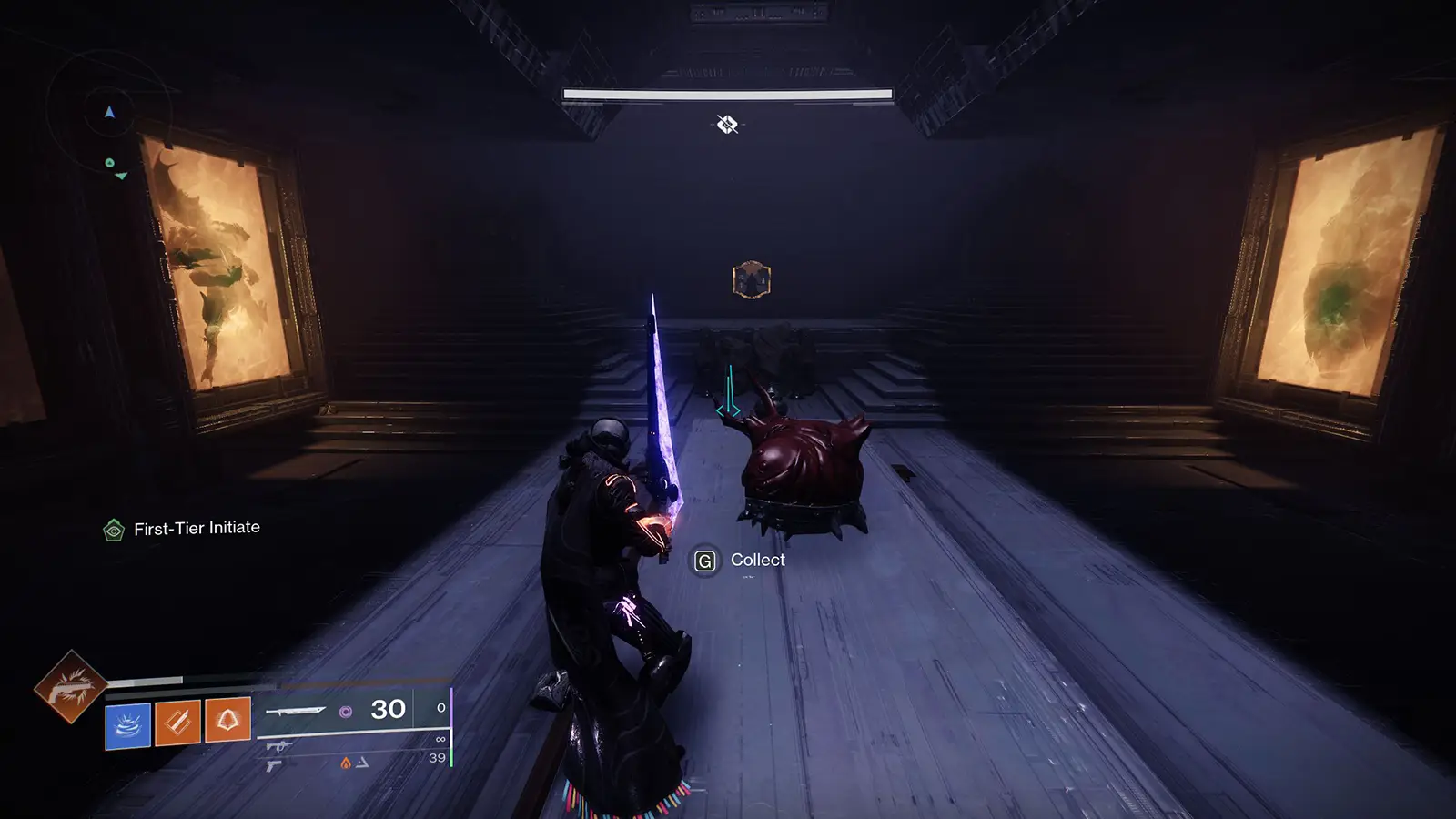Switch to the sidearm pistol weapon
Viewport: 1456px width, 819px height.
(x=272, y=766)
